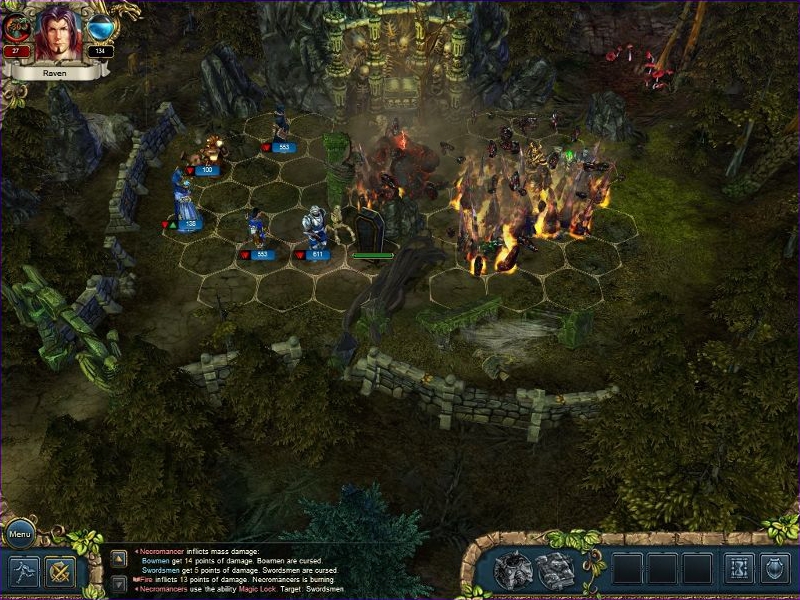This screenshot has width=800, height=600.
Task: Toggle the crossed swords auto-combat button
Action: [x=60, y=571]
